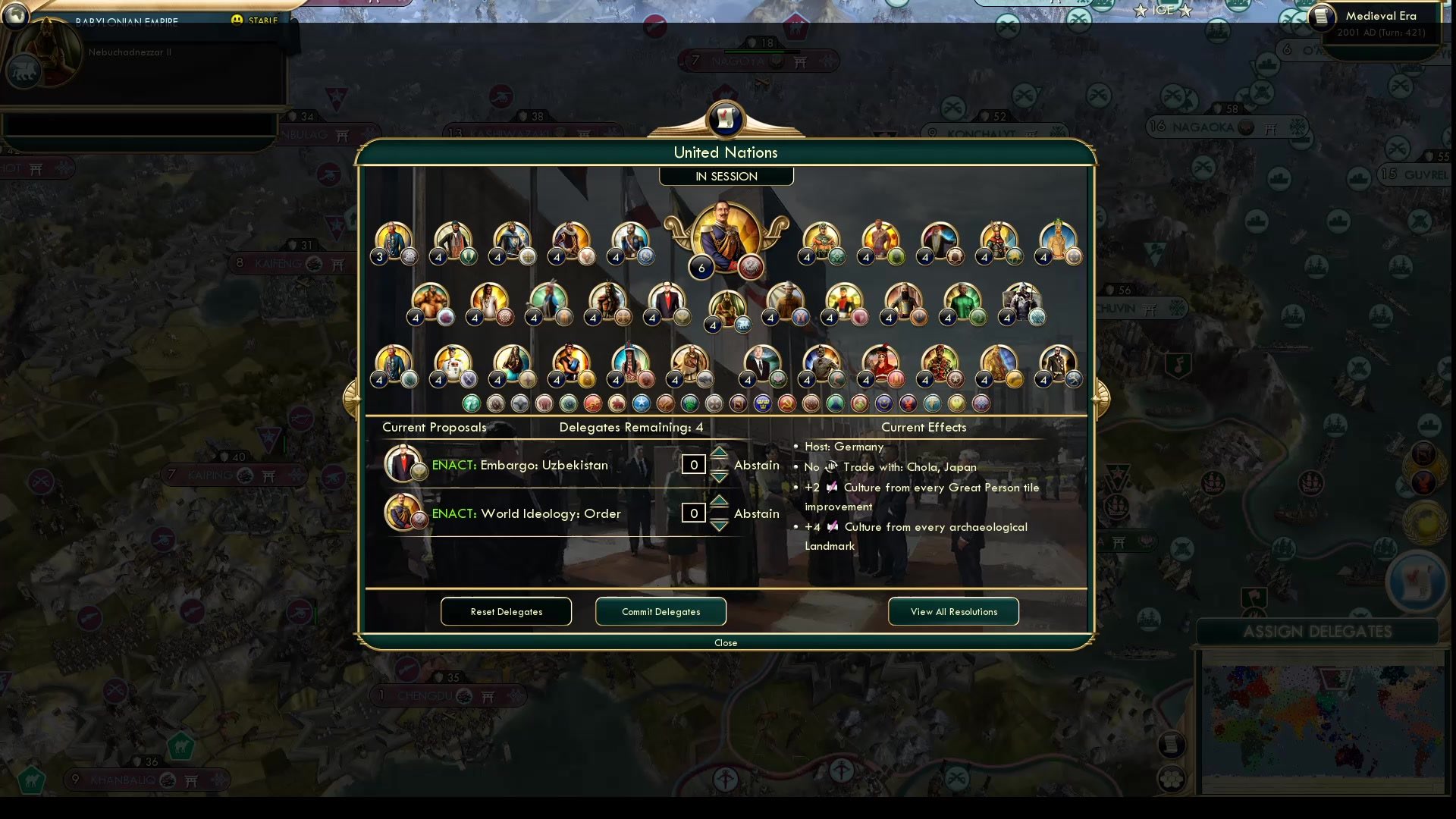
Task: Toggle Abstain for World Ideology: Order
Action: (756, 513)
